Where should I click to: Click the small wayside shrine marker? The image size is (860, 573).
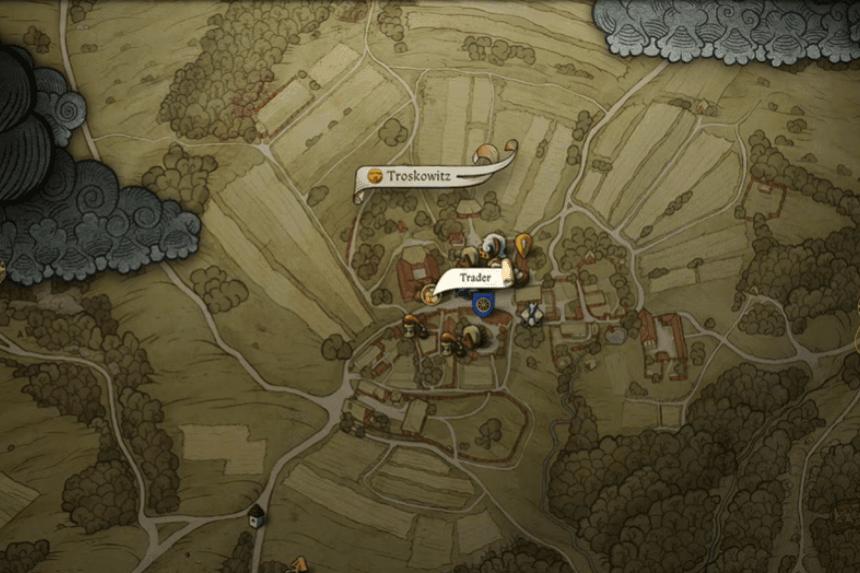(x=257, y=514)
